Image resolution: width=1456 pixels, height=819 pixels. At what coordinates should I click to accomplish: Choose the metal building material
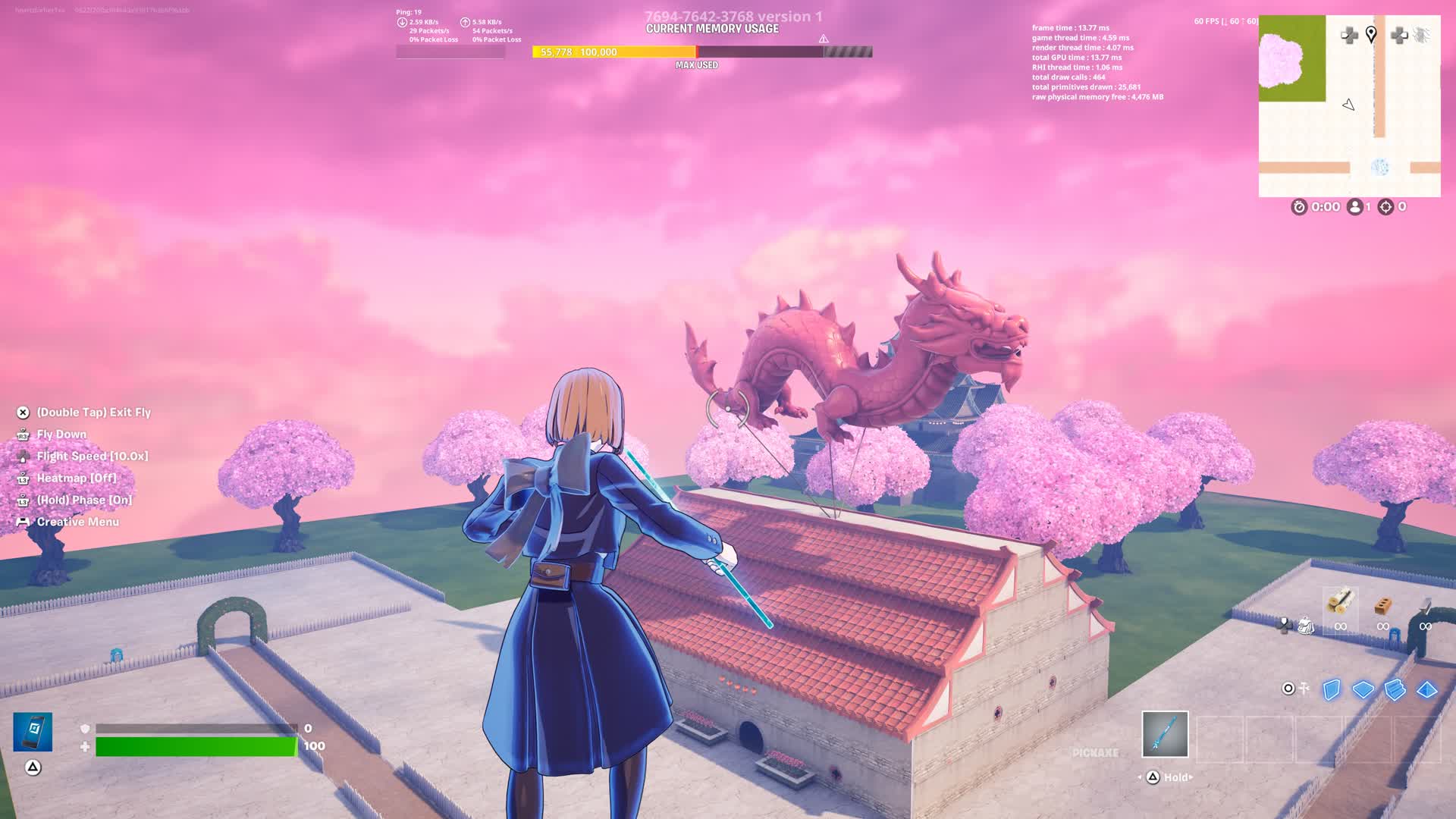(x=1426, y=606)
